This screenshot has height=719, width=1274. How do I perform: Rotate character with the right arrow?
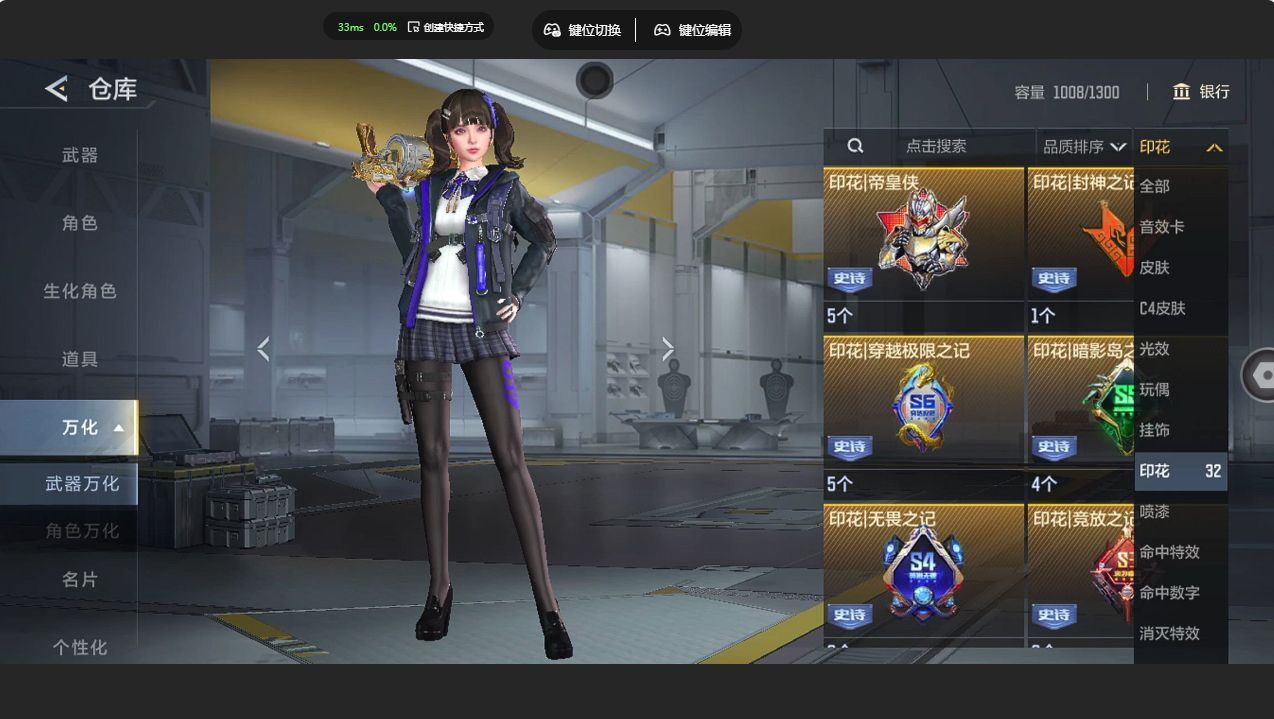pos(668,349)
